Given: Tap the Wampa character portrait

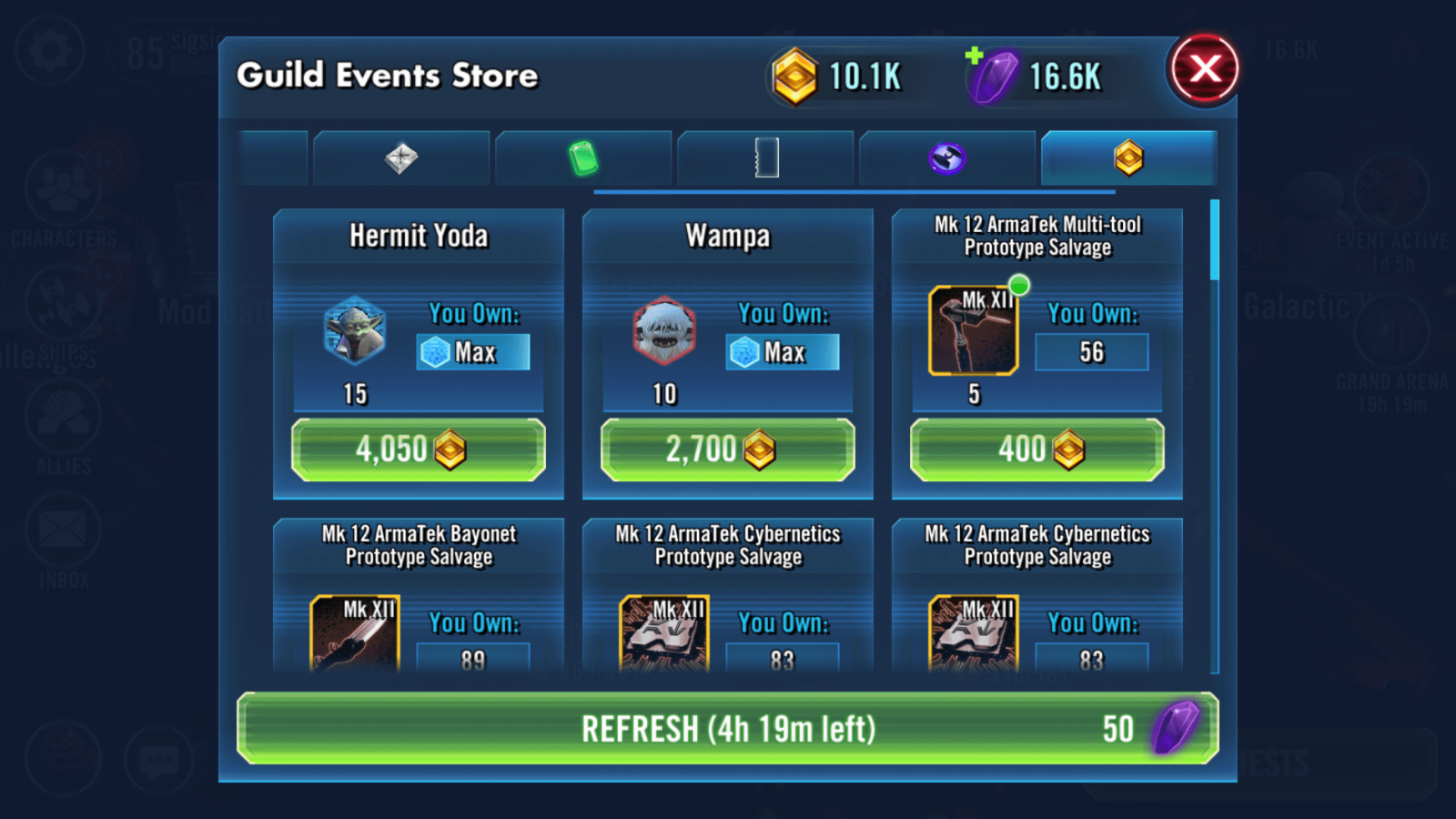Looking at the screenshot, I should [664, 331].
